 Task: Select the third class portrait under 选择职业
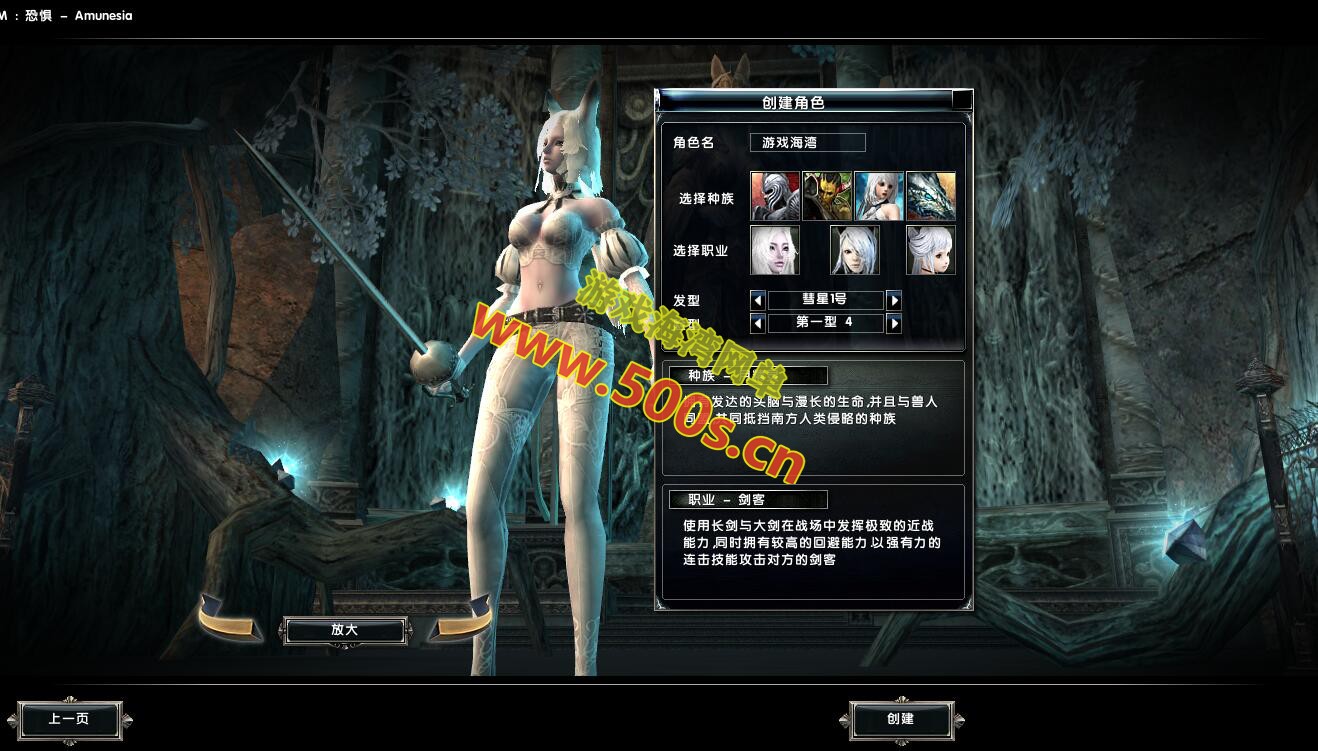pos(930,249)
